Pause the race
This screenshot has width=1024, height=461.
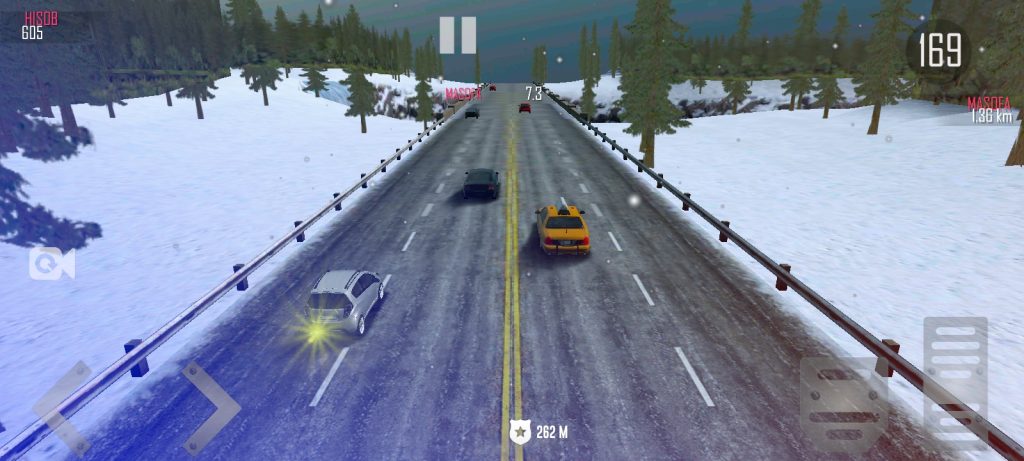[457, 35]
